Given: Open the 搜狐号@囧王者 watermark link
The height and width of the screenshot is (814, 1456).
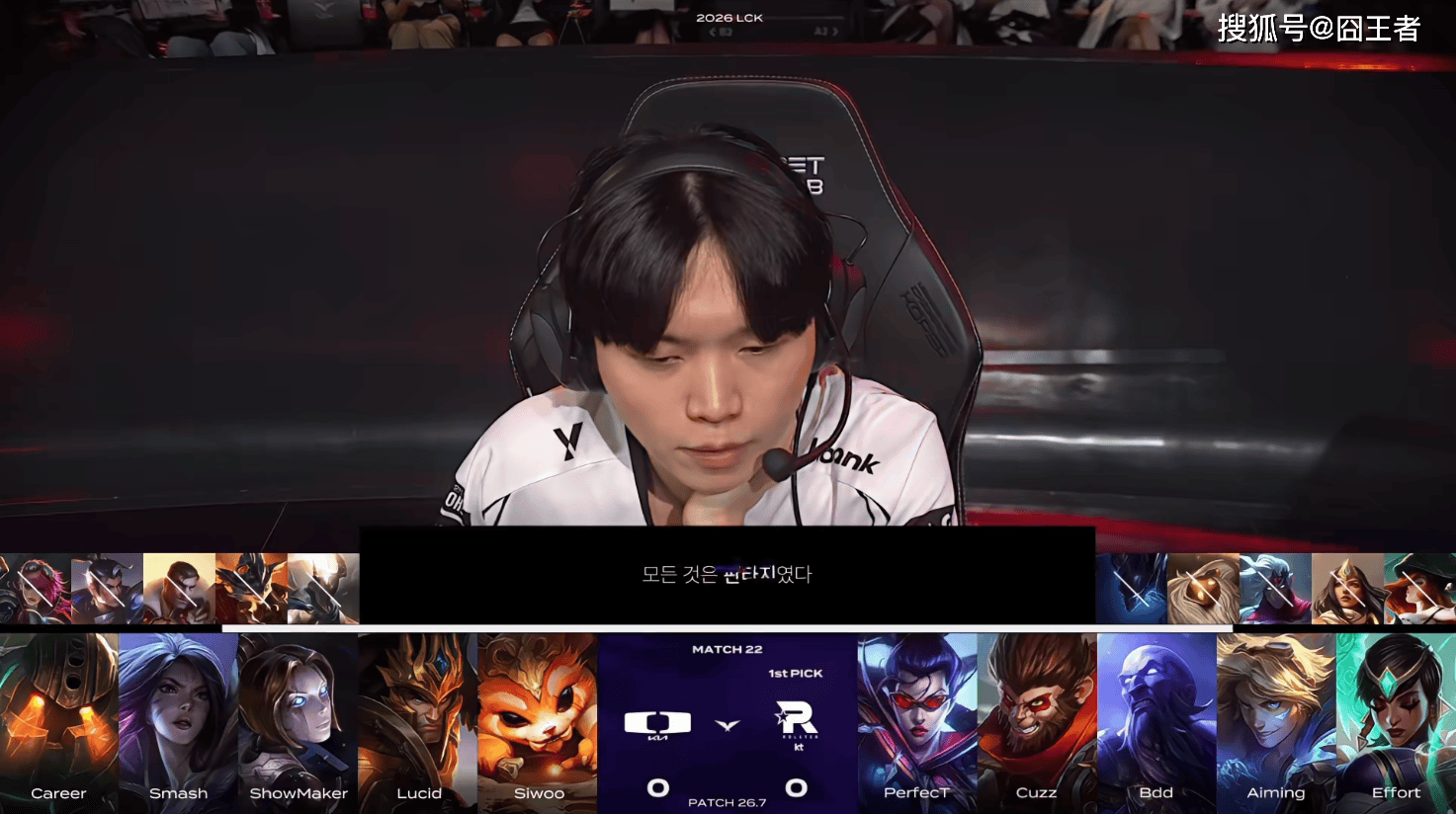Looking at the screenshot, I should 1319,29.
